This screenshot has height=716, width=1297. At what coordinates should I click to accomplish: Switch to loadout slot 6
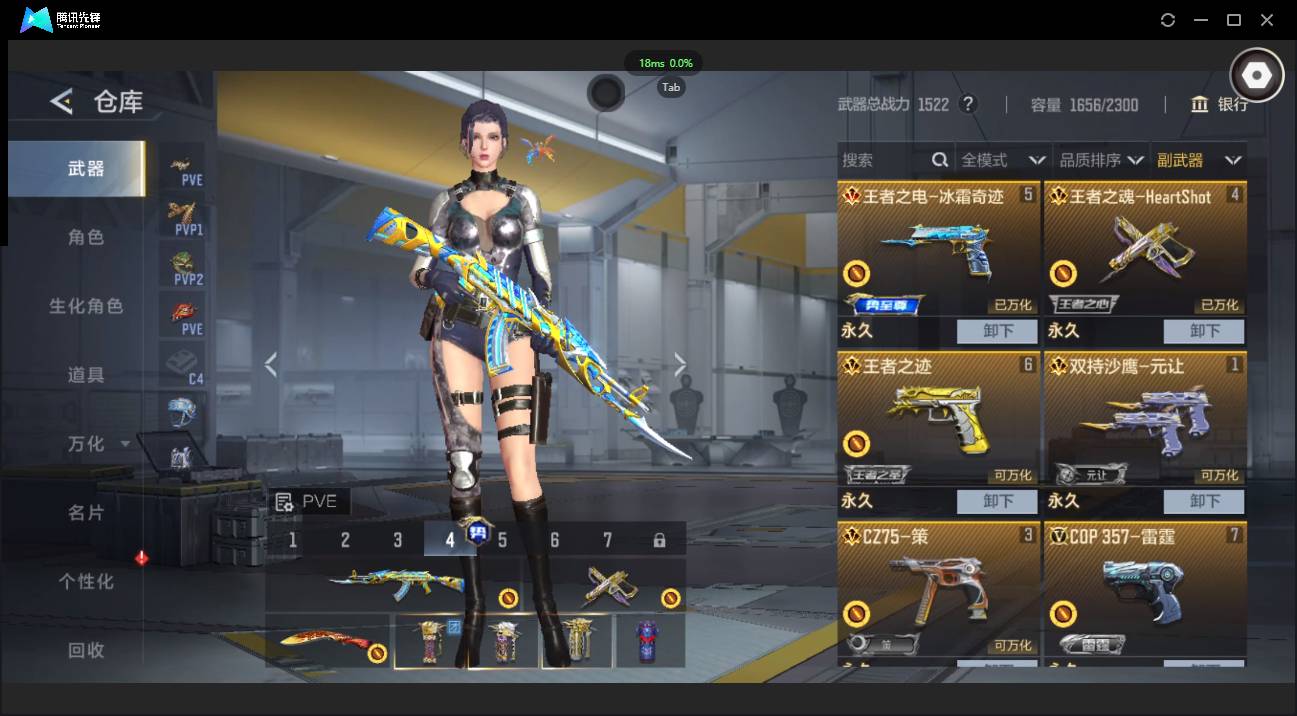pos(554,540)
